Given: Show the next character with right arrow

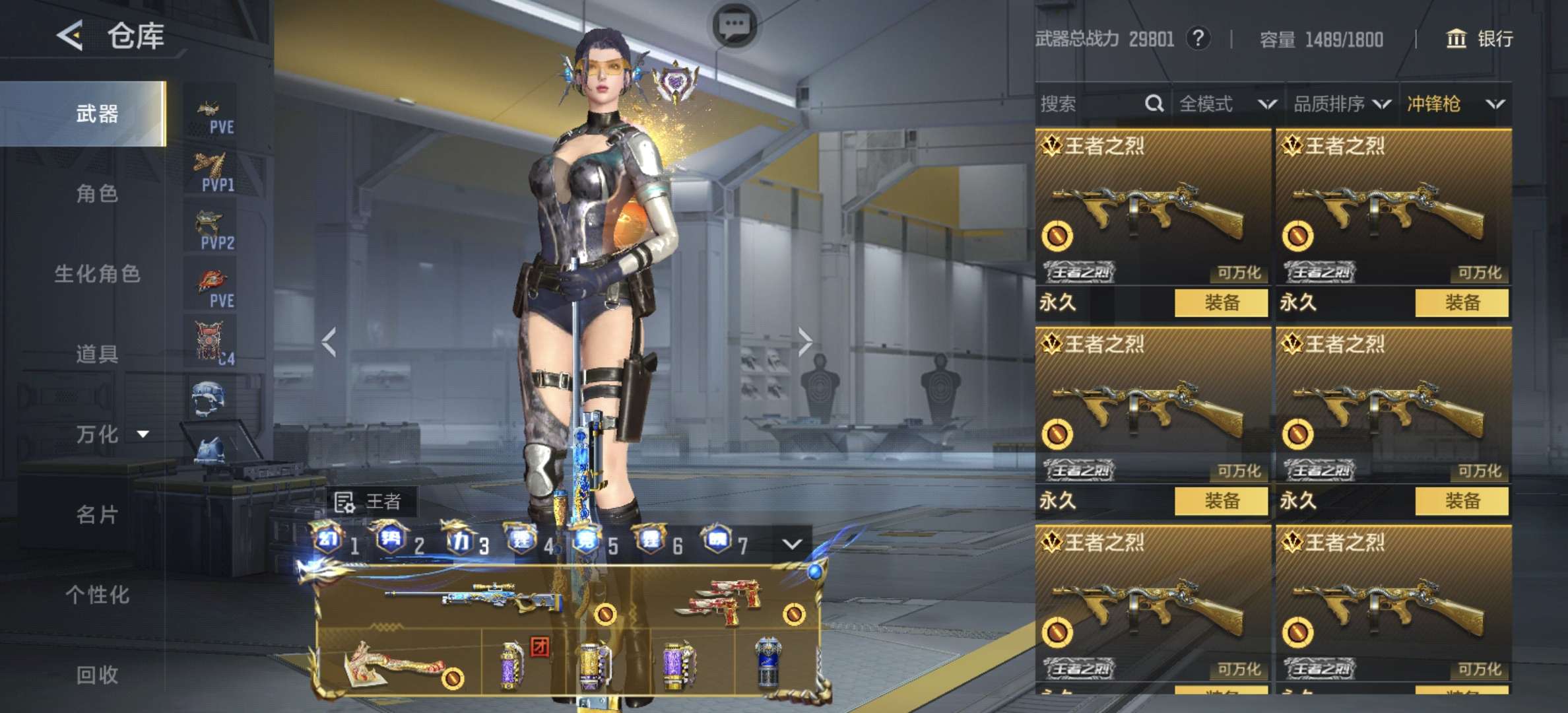Looking at the screenshot, I should [804, 341].
